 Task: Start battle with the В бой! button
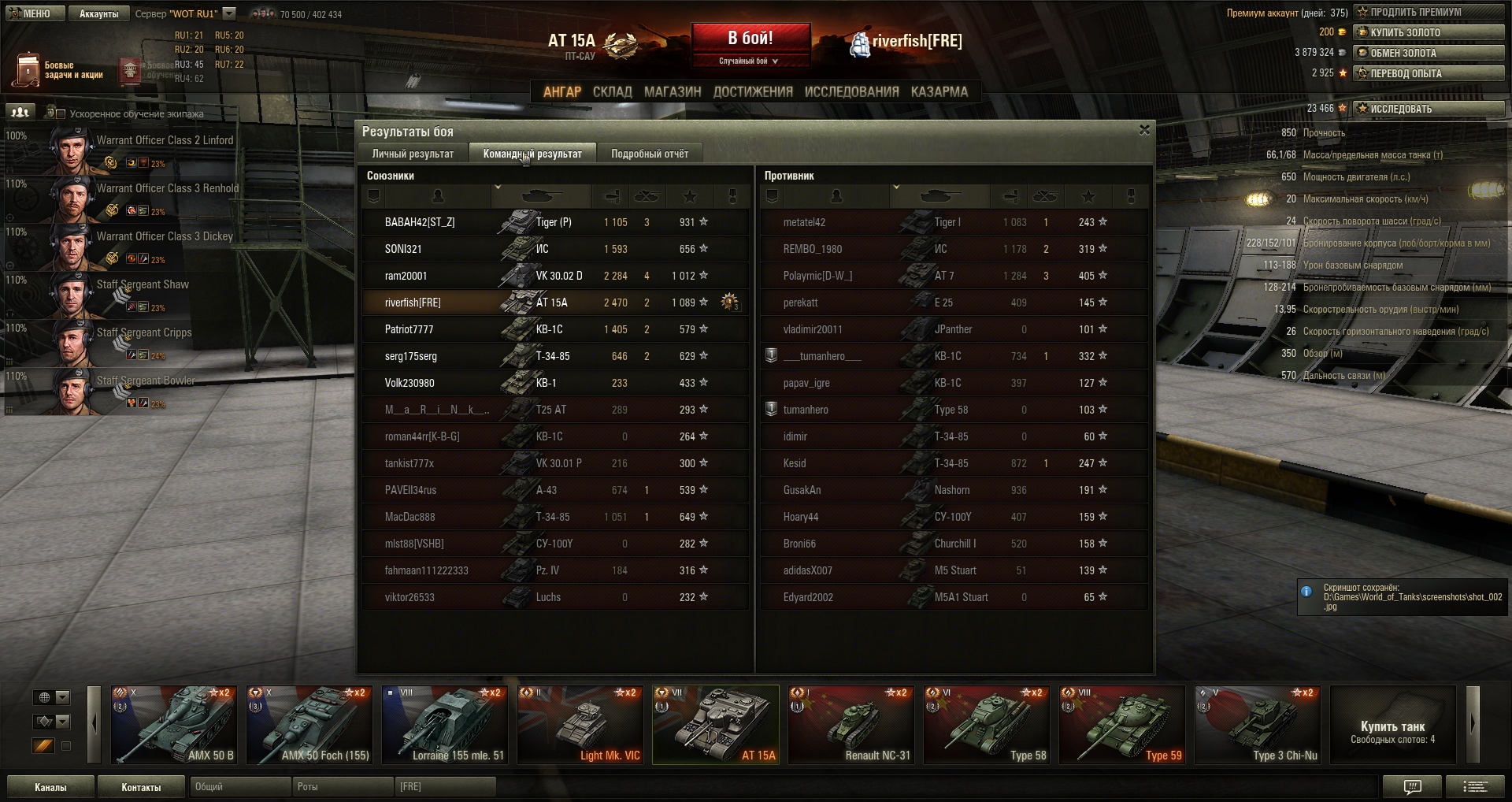750,39
